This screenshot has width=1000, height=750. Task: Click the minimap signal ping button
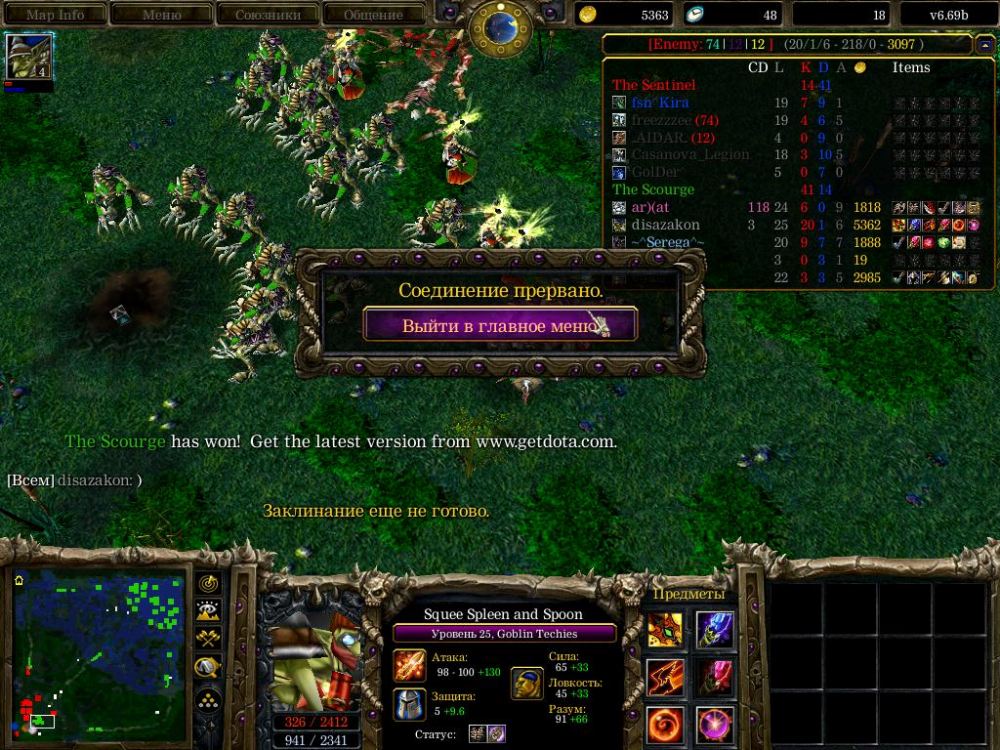[x=209, y=583]
